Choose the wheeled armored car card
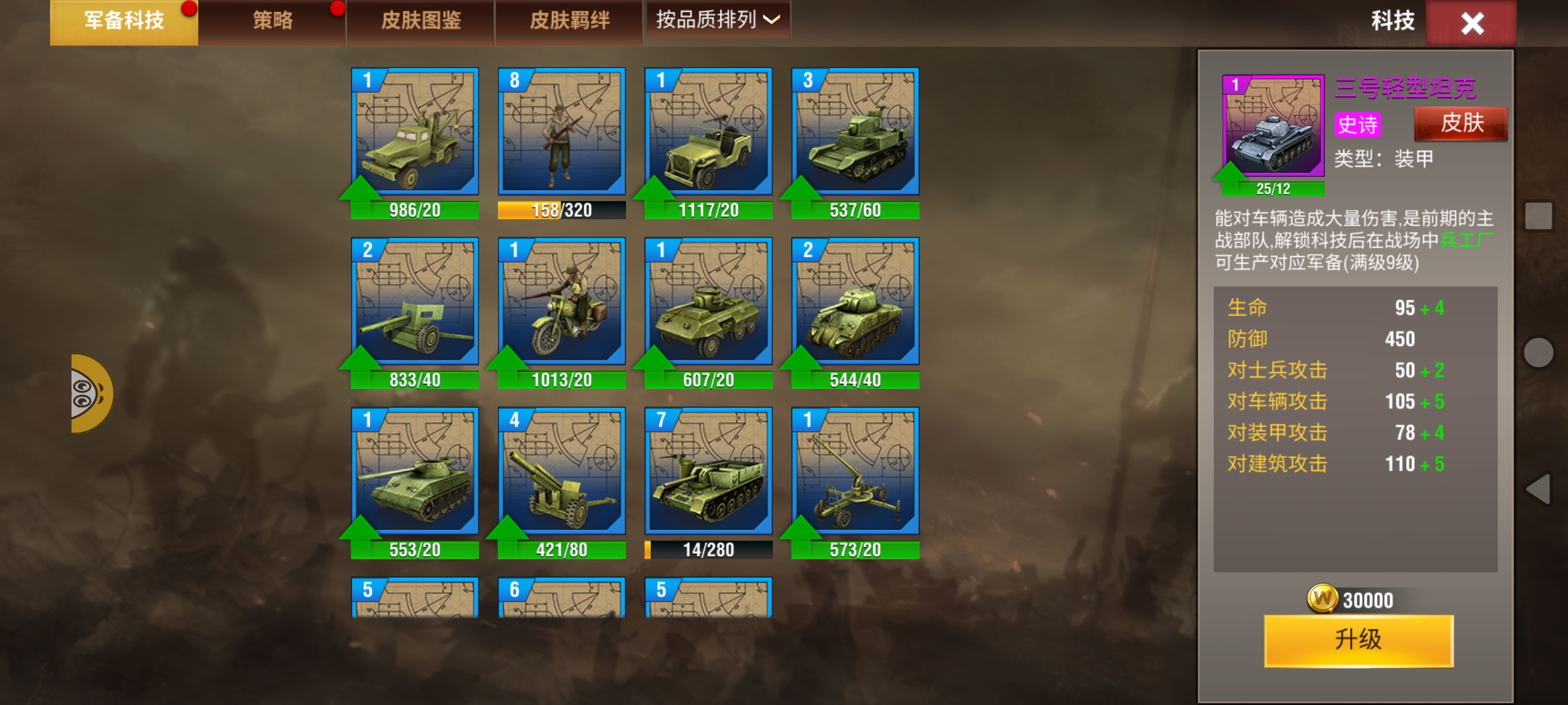 pyautogui.click(x=709, y=302)
